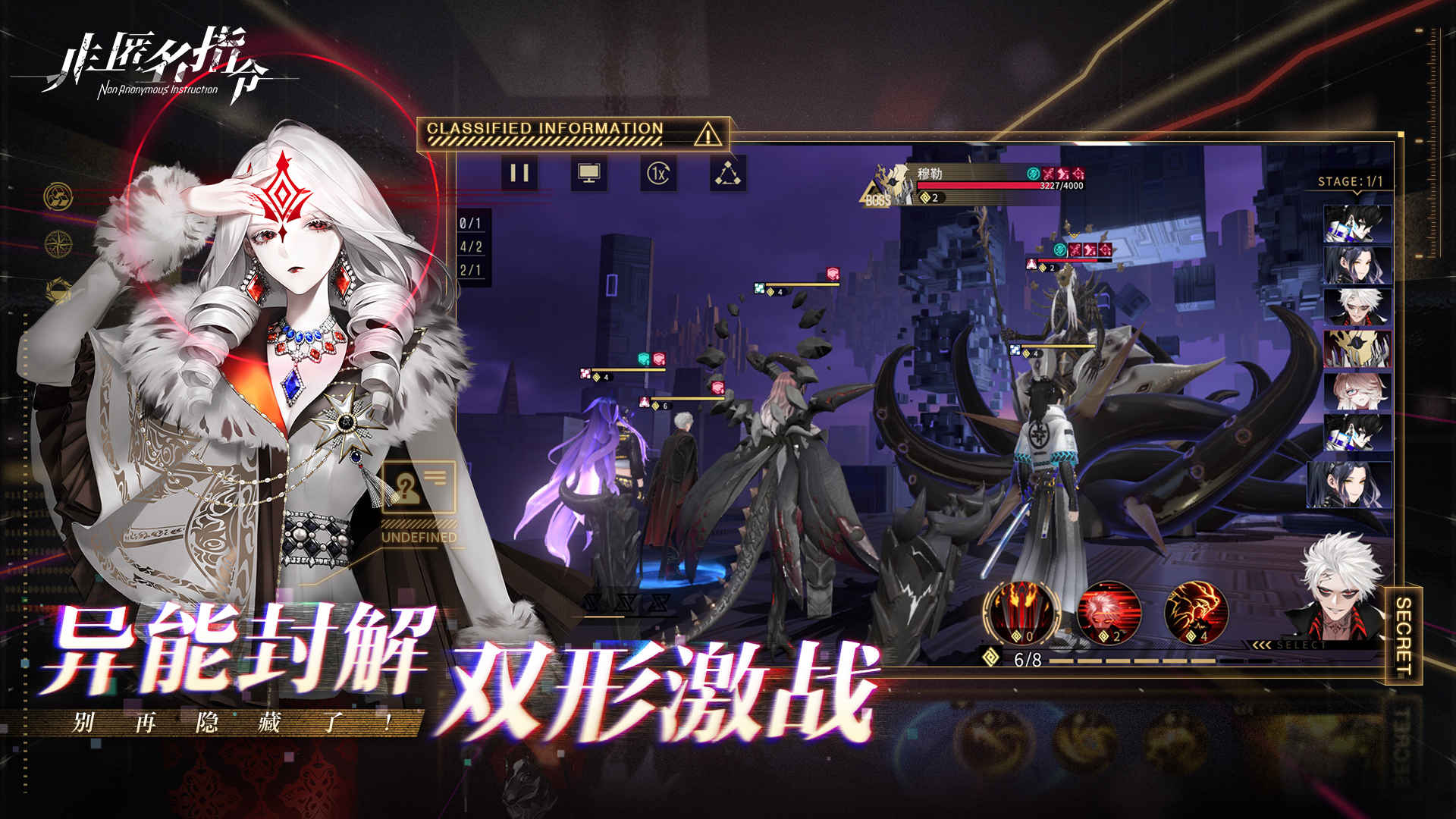Toggle battle speed from 1x

click(x=657, y=171)
